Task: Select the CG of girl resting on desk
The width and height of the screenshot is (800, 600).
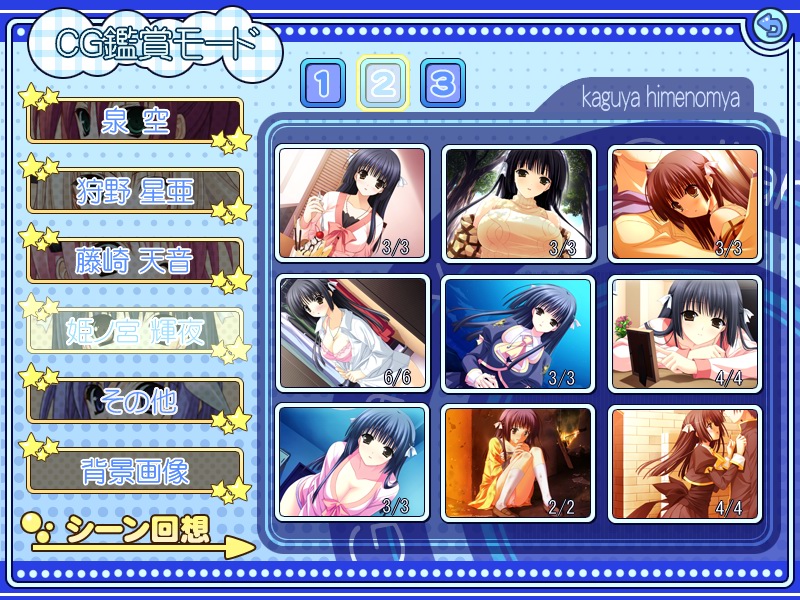Action: point(685,333)
